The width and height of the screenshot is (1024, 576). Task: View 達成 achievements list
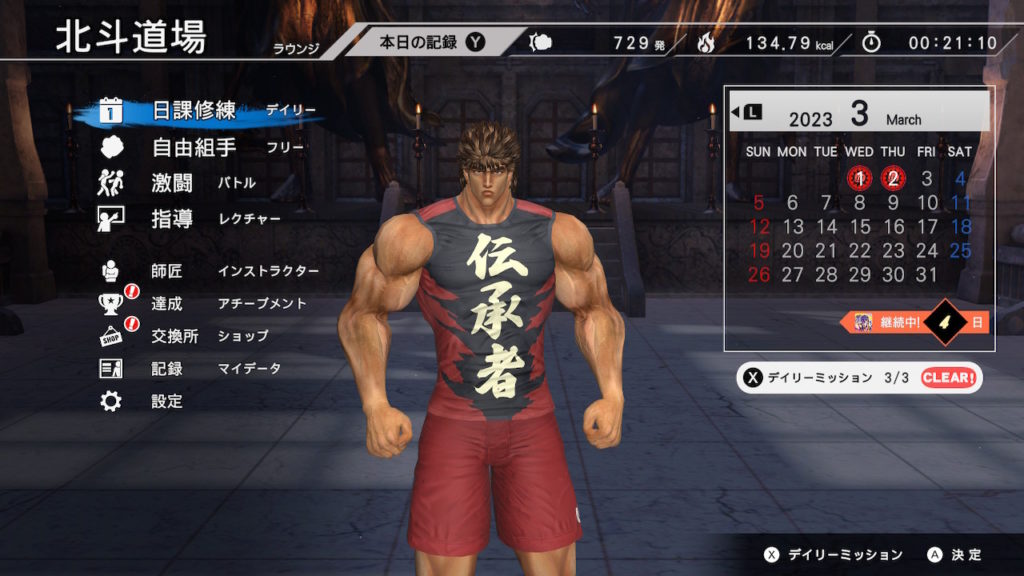(x=167, y=303)
